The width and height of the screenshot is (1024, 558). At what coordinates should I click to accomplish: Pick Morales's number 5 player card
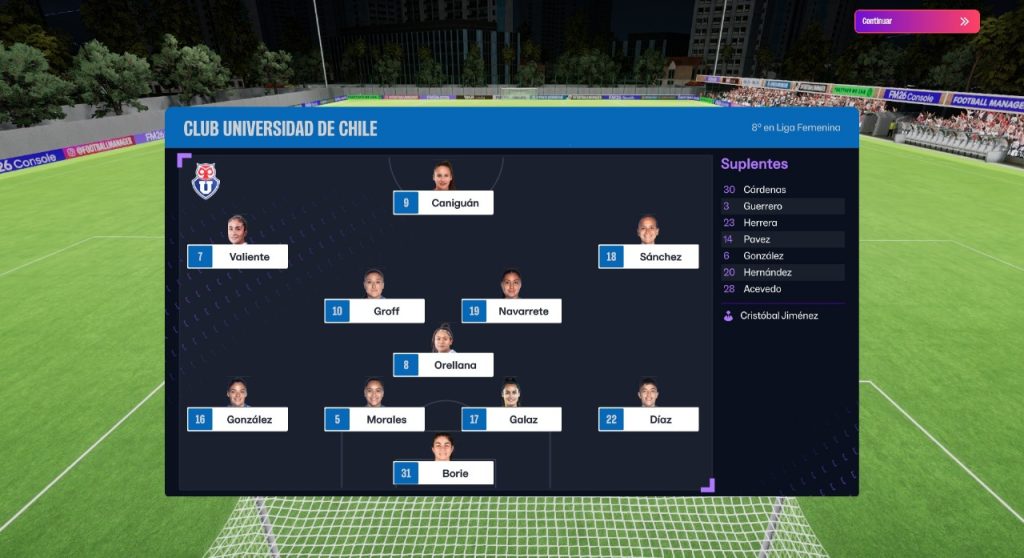coord(374,419)
